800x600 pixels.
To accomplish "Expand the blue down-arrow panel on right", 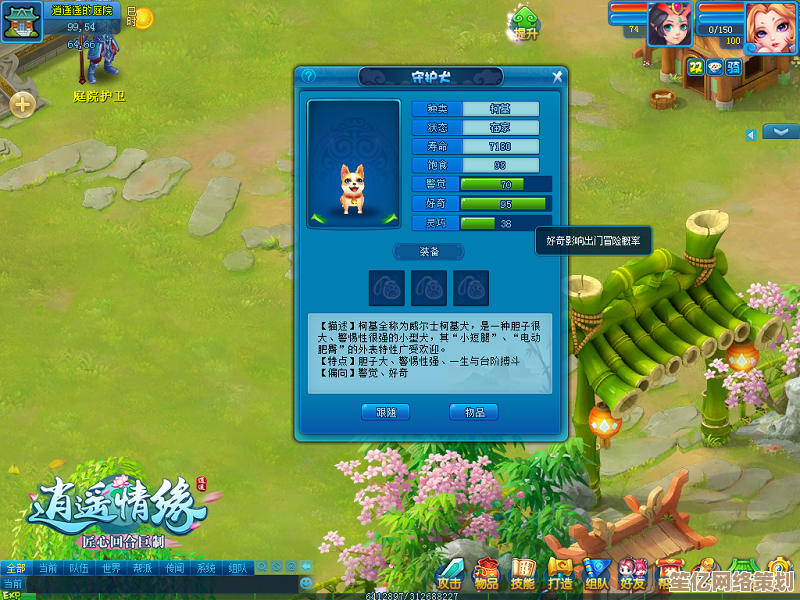I will point(780,131).
